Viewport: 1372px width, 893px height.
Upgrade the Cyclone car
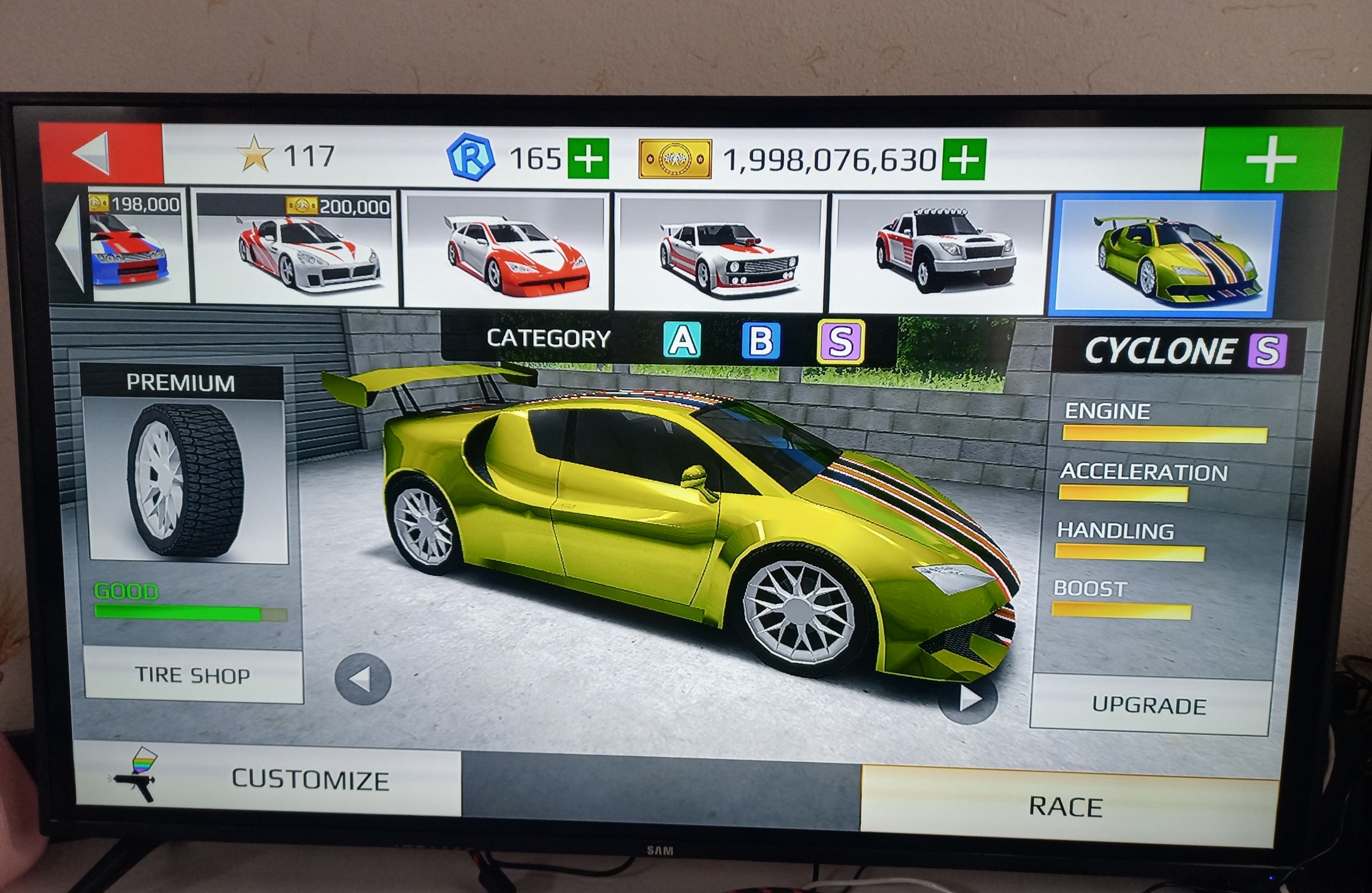tap(1149, 706)
